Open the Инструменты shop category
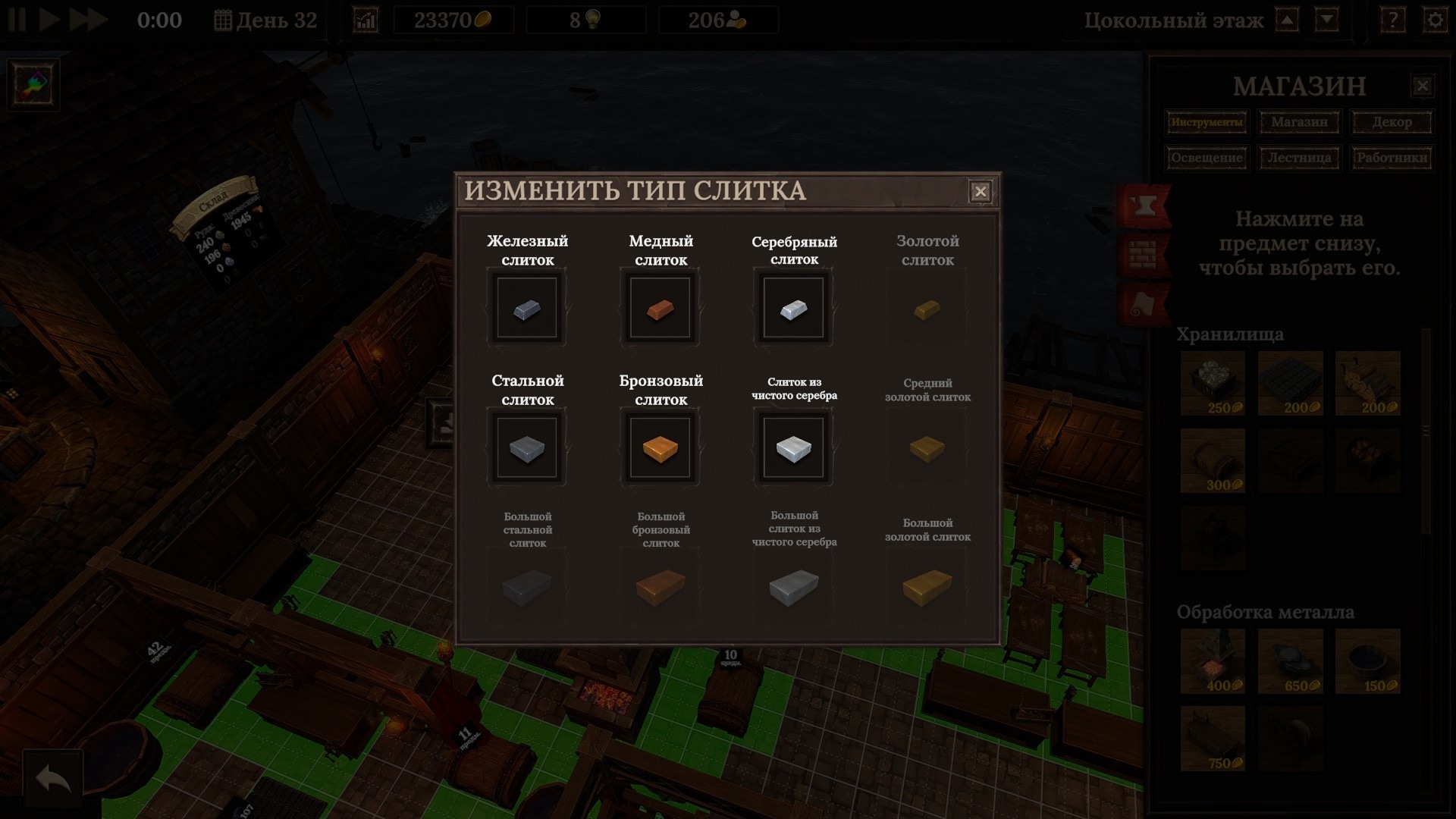This screenshot has width=1456, height=819. pyautogui.click(x=1206, y=122)
